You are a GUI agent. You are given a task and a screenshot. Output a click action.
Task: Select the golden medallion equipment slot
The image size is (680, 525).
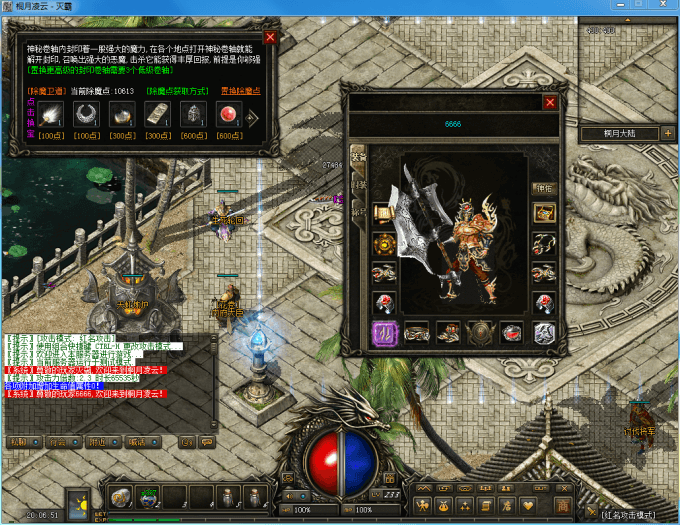pyautogui.click(x=383, y=243)
